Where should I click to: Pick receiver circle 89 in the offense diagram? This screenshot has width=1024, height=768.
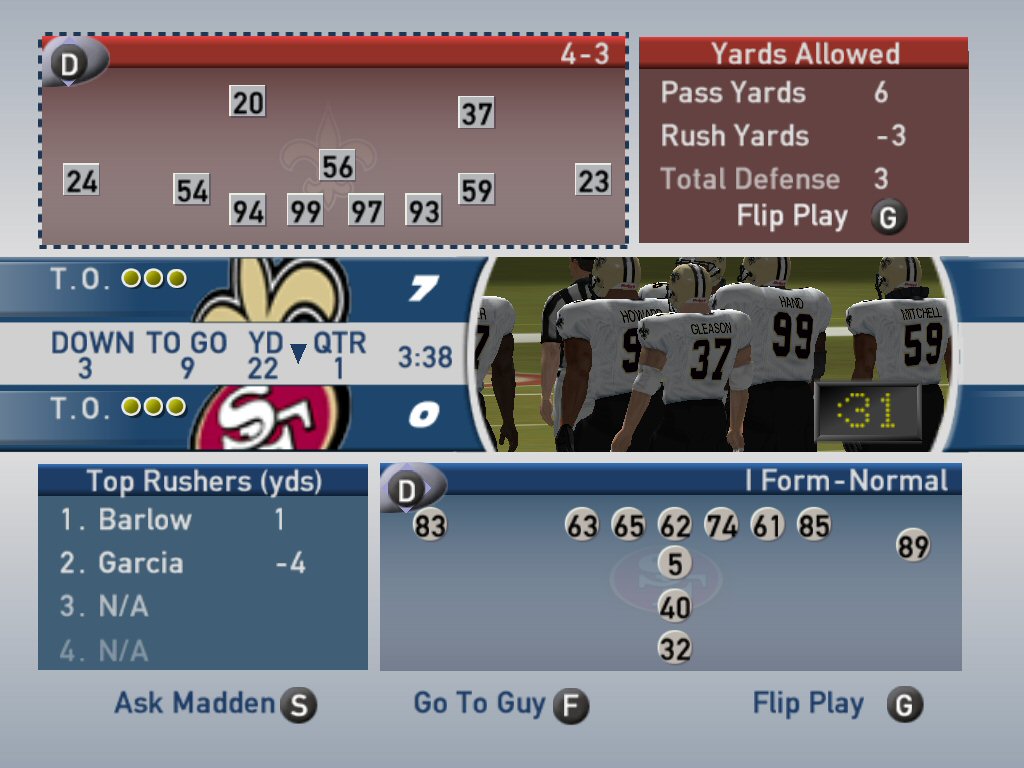coord(913,546)
